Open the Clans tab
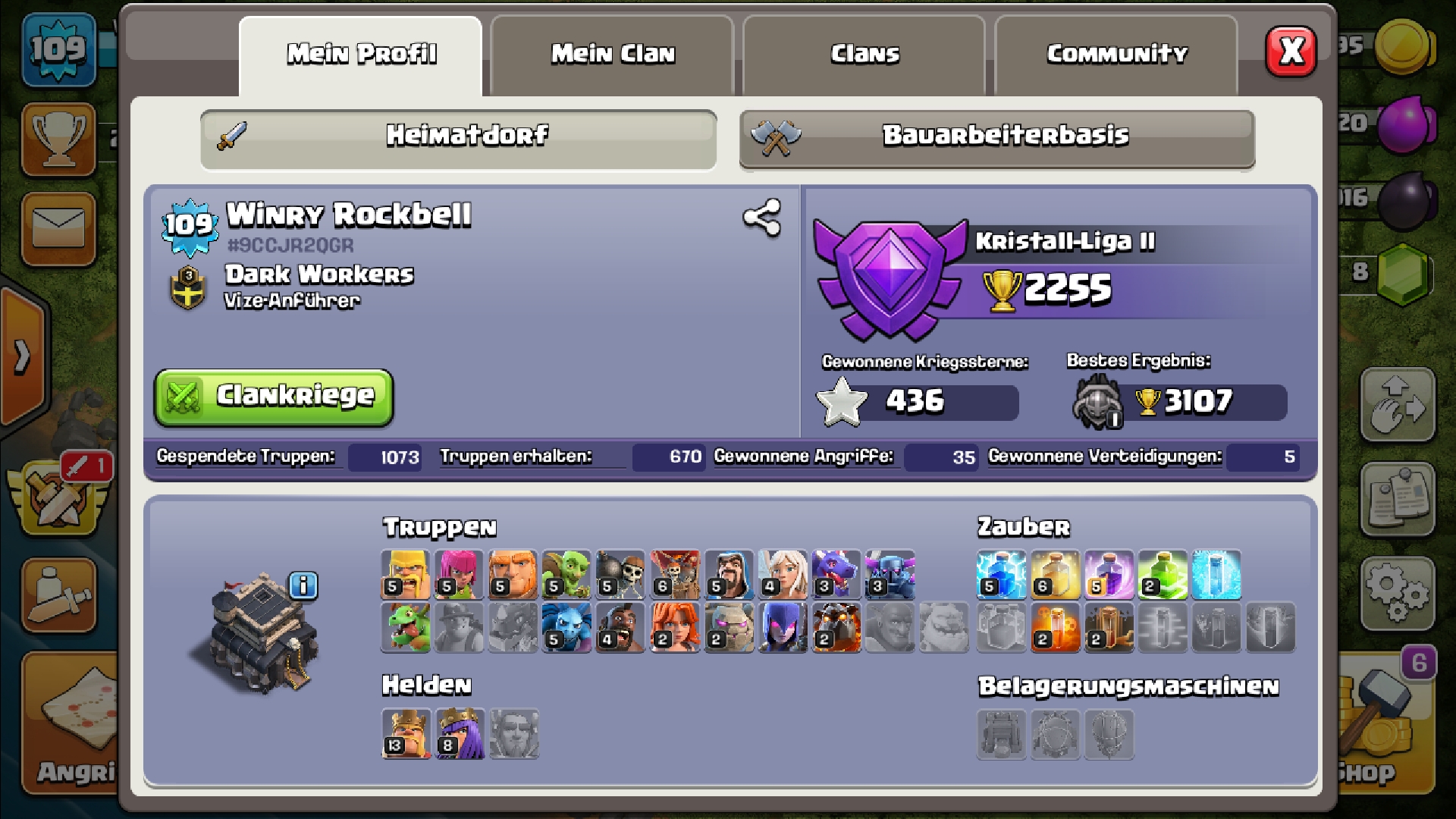Screen dimensions: 1456x819 864,55
